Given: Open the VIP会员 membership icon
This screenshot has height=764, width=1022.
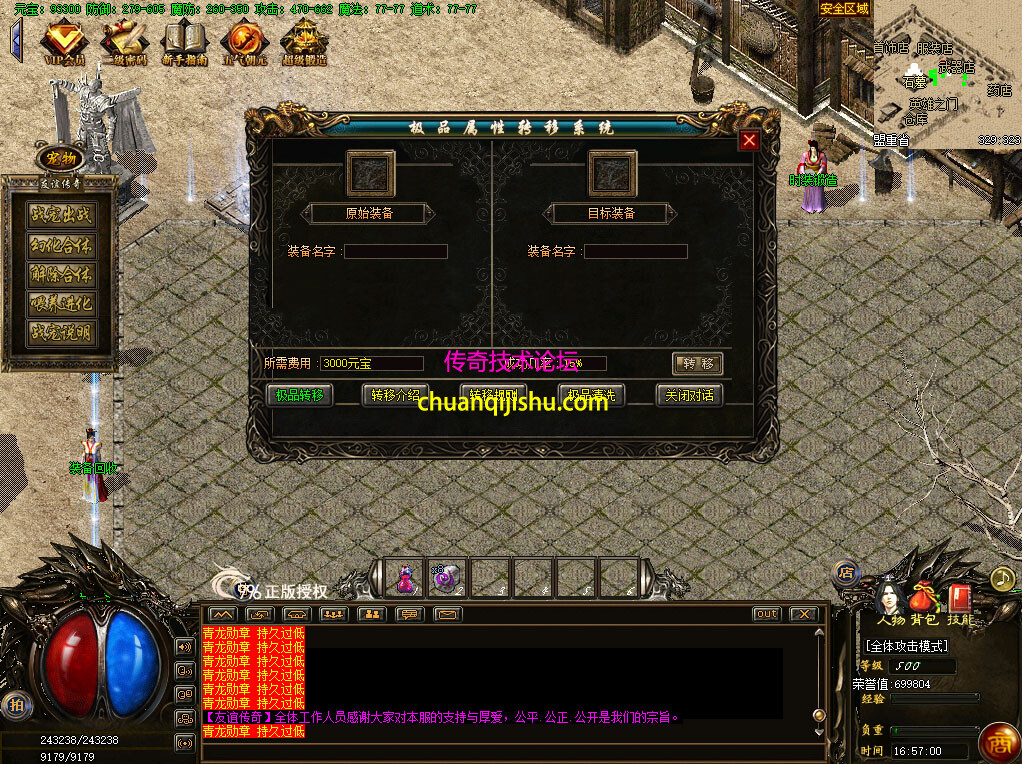Looking at the screenshot, I should pos(65,41).
